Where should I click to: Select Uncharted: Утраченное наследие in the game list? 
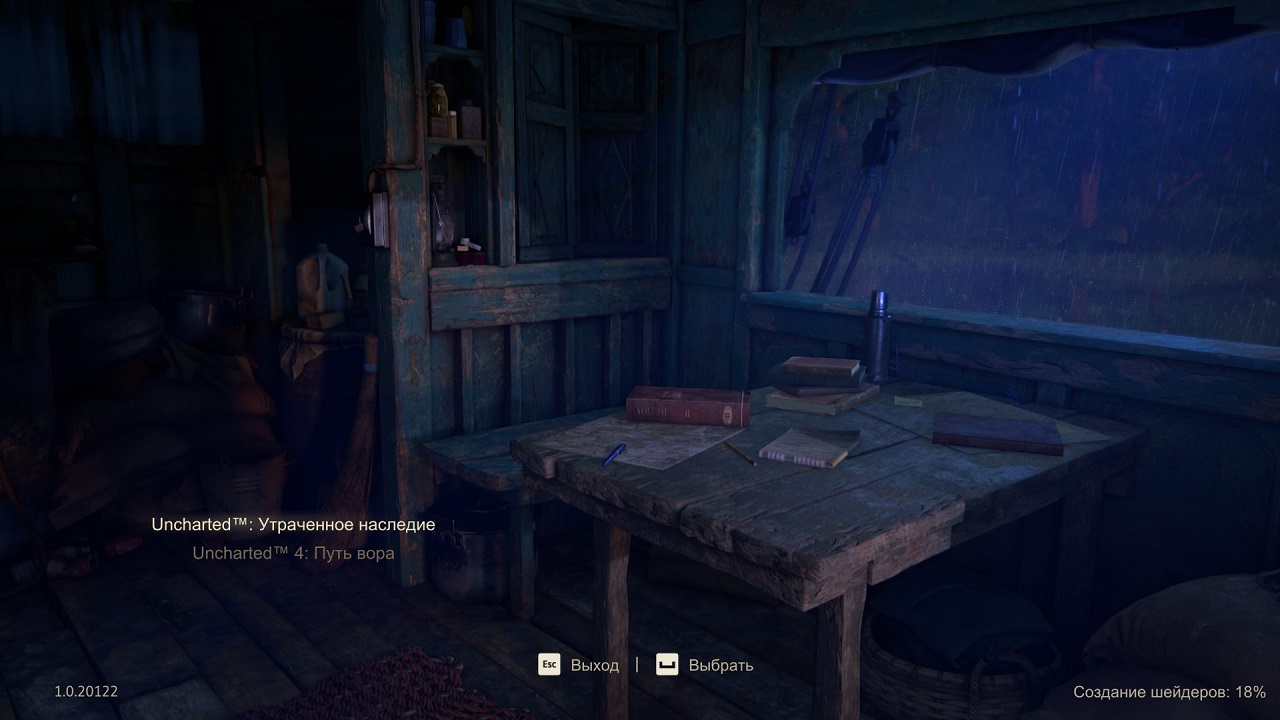click(293, 523)
